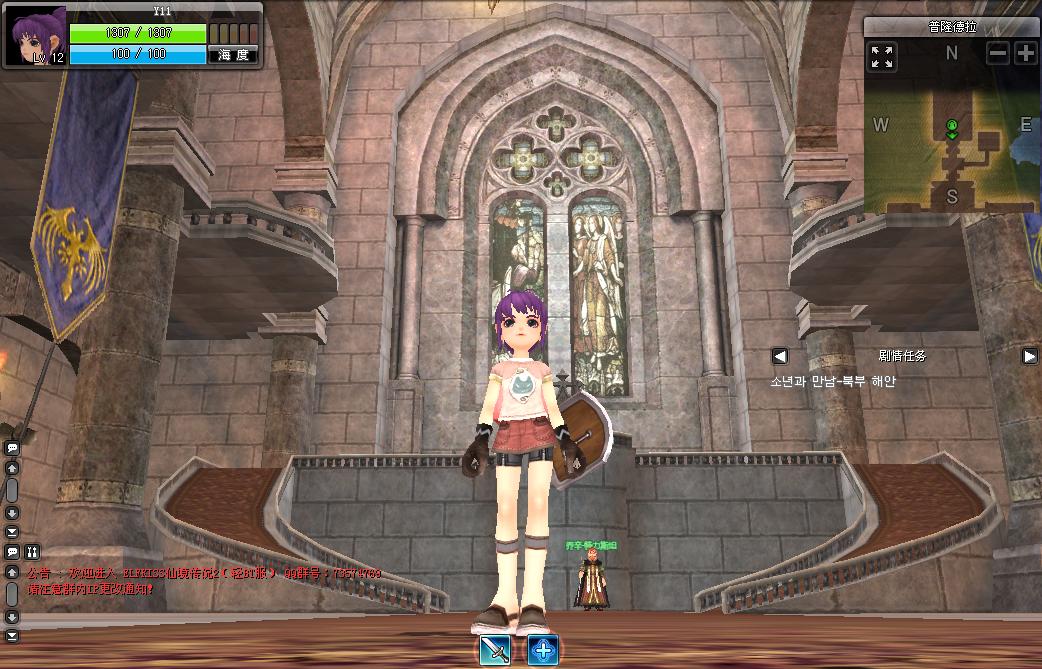The height and width of the screenshot is (669, 1042).
Task: Activate the sword attack skill
Action: coord(495,649)
